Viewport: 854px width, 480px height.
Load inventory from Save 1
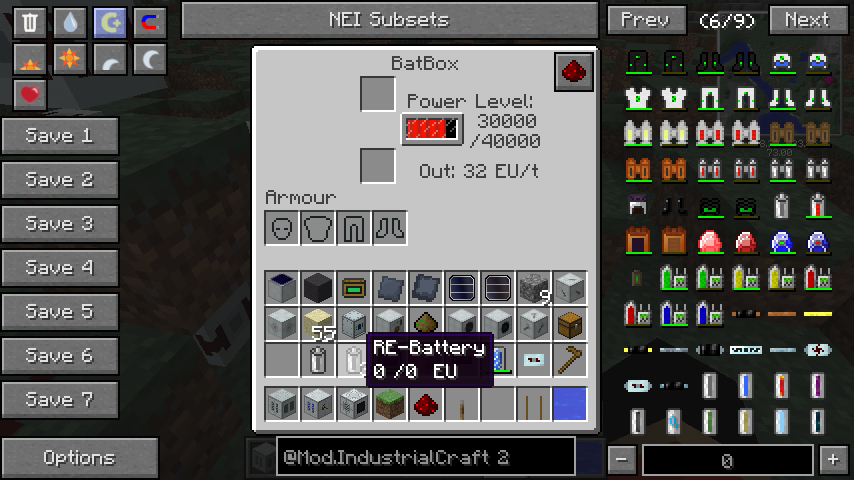(x=60, y=136)
